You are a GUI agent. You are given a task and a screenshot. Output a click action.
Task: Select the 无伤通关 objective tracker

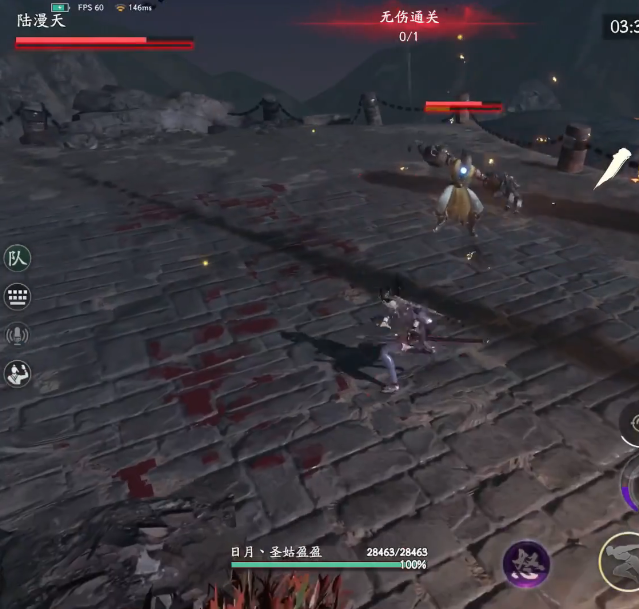pyautogui.click(x=409, y=25)
